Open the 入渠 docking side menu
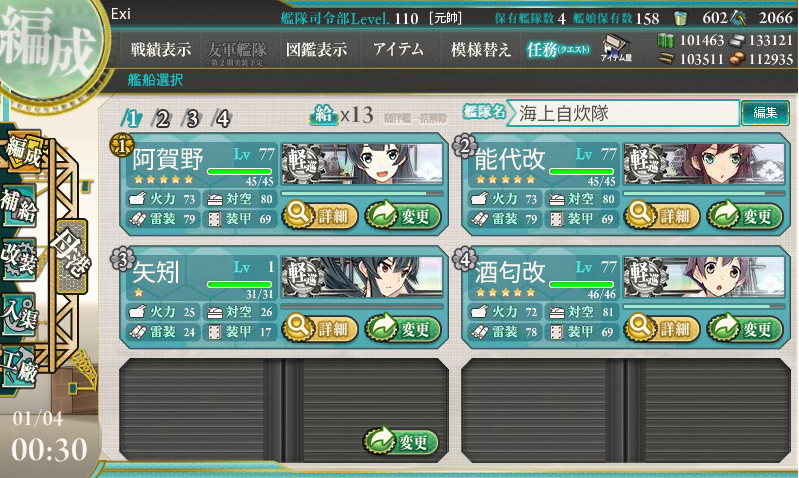Viewport: 799px width, 478px height. (22, 311)
